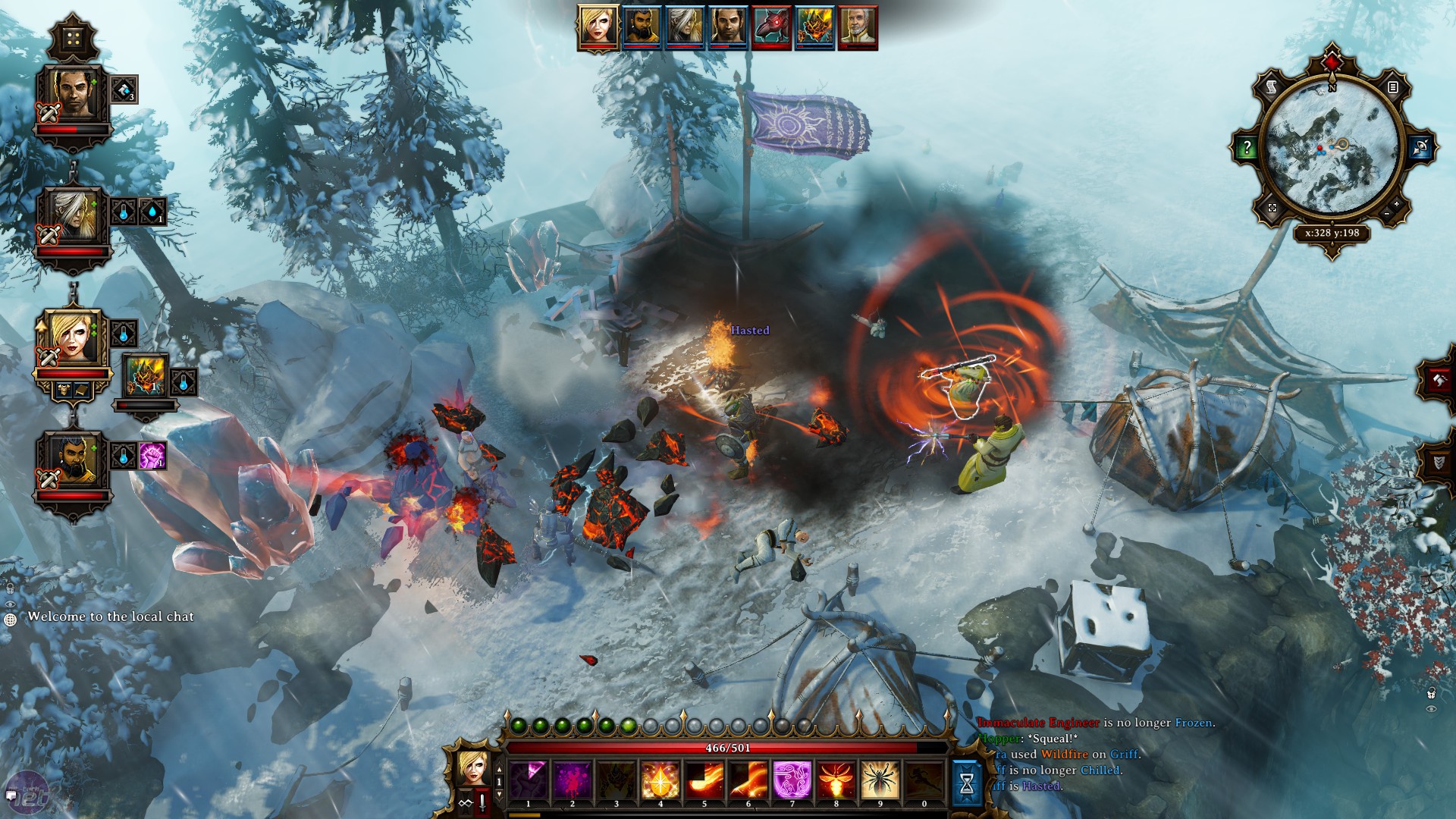Image resolution: width=1456 pixels, height=819 pixels.
Task: Toggle the padlock icon above the chat area
Action: click(10, 588)
